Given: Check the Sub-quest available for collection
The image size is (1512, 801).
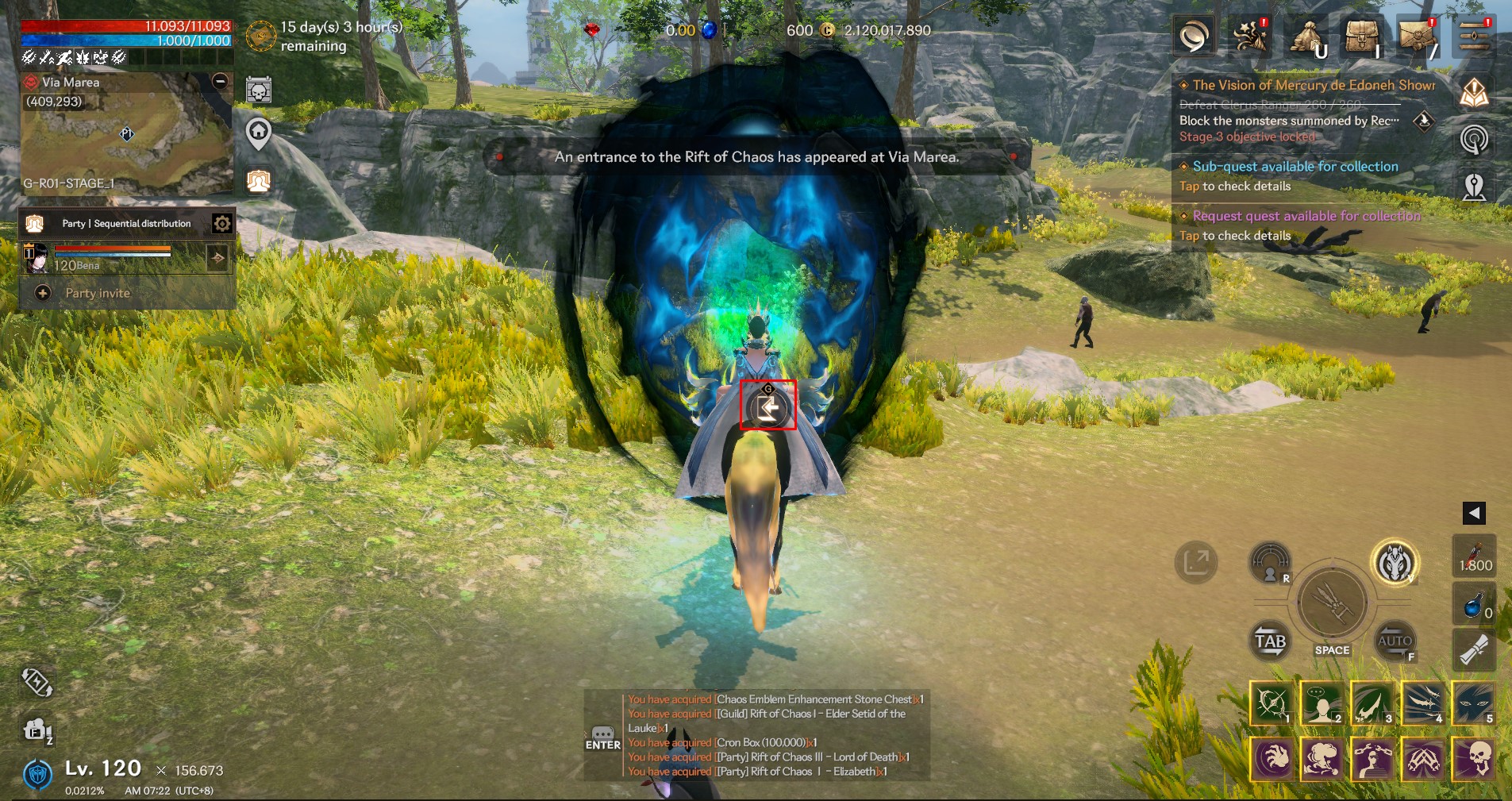Looking at the screenshot, I should (1295, 175).
